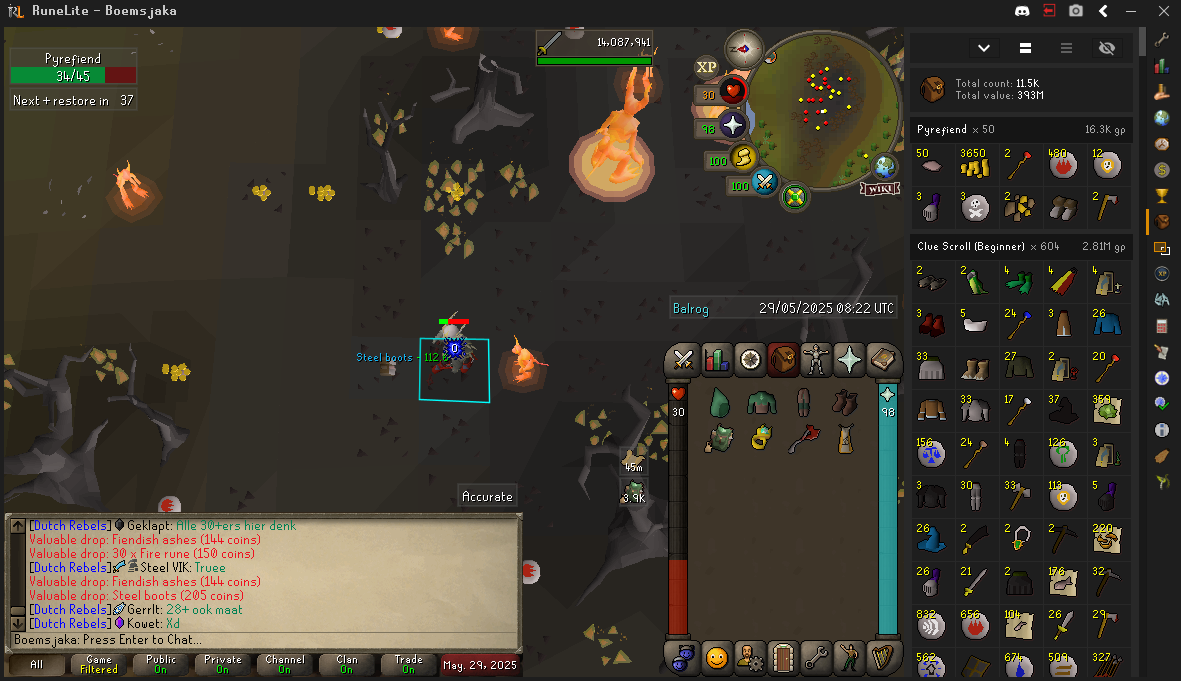The width and height of the screenshot is (1181, 681).
Task: Activate quick prayers orb
Action: tap(734, 125)
